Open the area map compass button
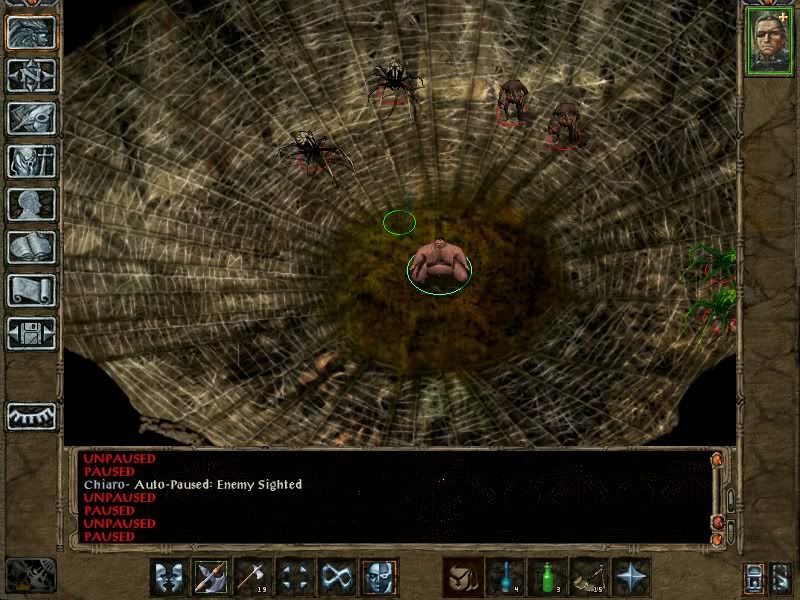This screenshot has height=600, width=800. pos(30,75)
